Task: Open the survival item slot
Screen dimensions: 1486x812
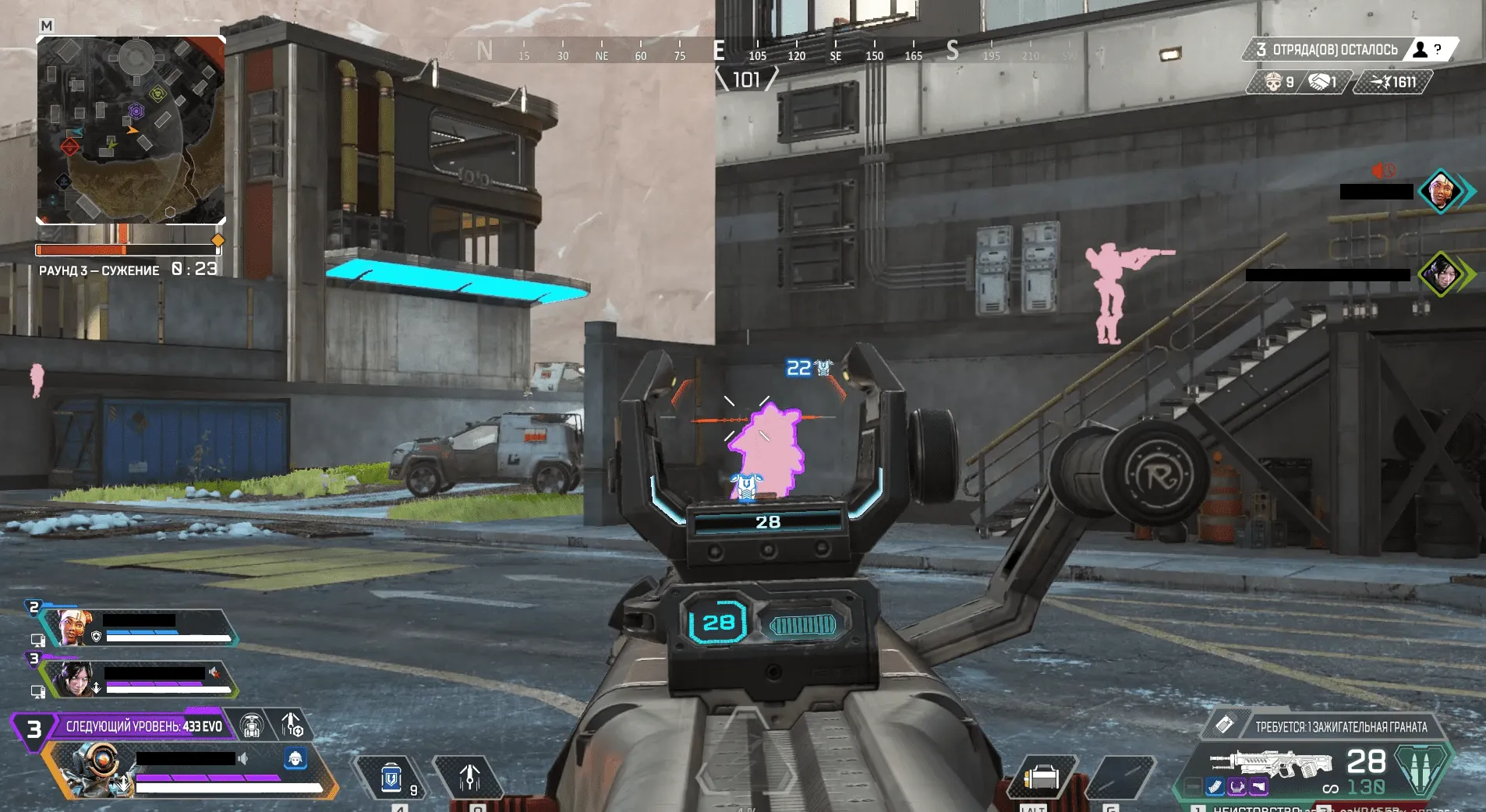Action: [1041, 778]
